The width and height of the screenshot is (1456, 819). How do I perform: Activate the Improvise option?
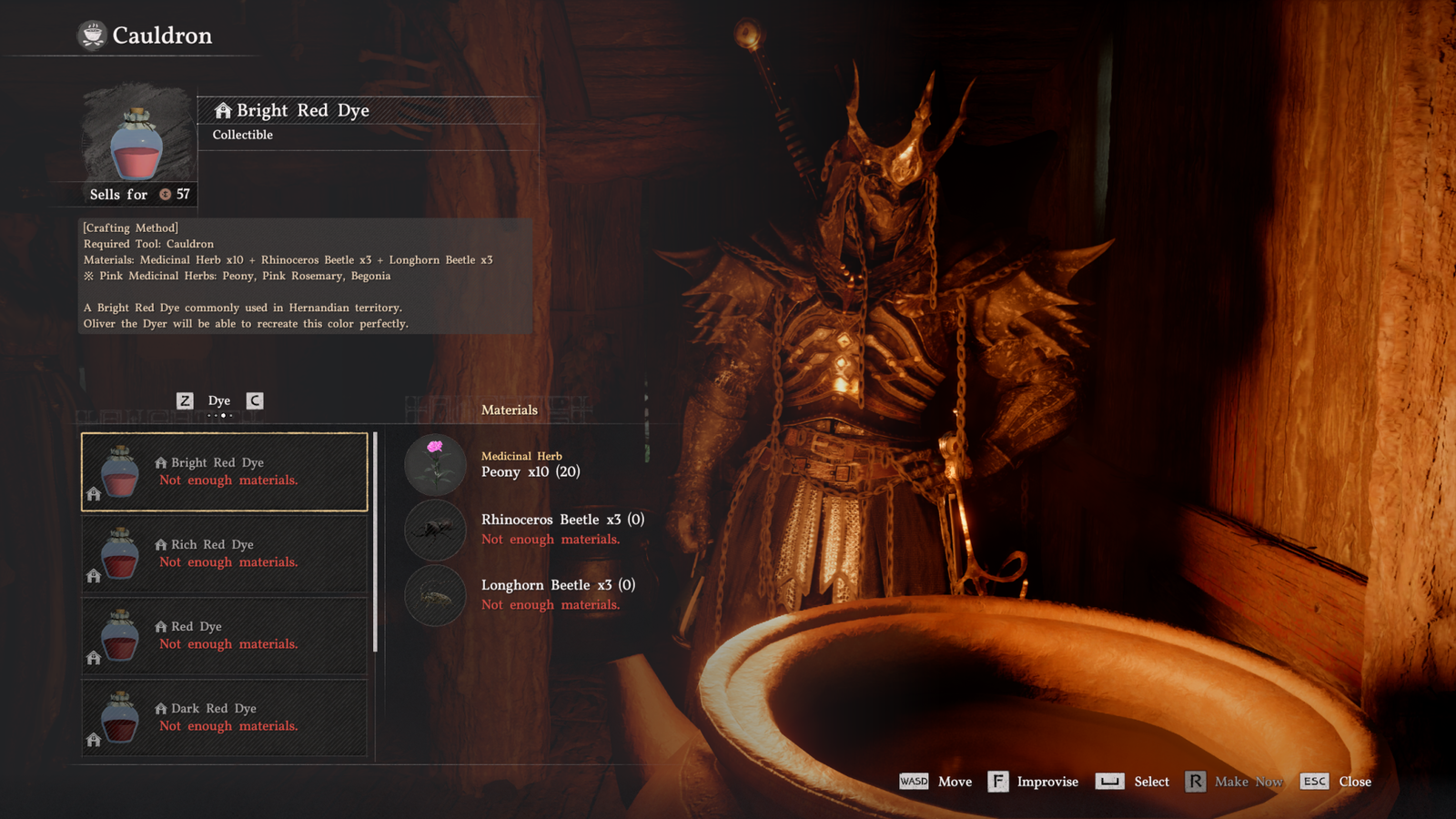(x=1033, y=782)
